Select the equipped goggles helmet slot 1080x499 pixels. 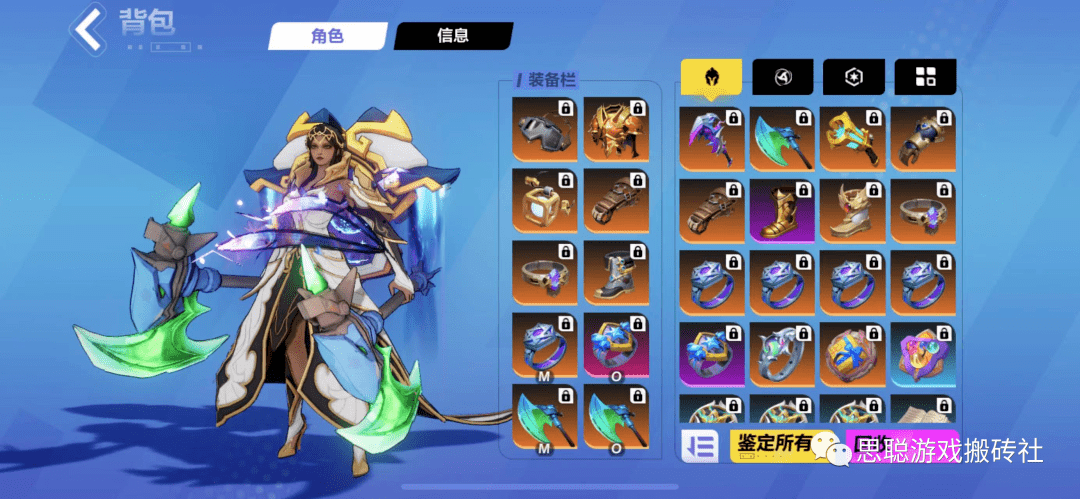[544, 129]
